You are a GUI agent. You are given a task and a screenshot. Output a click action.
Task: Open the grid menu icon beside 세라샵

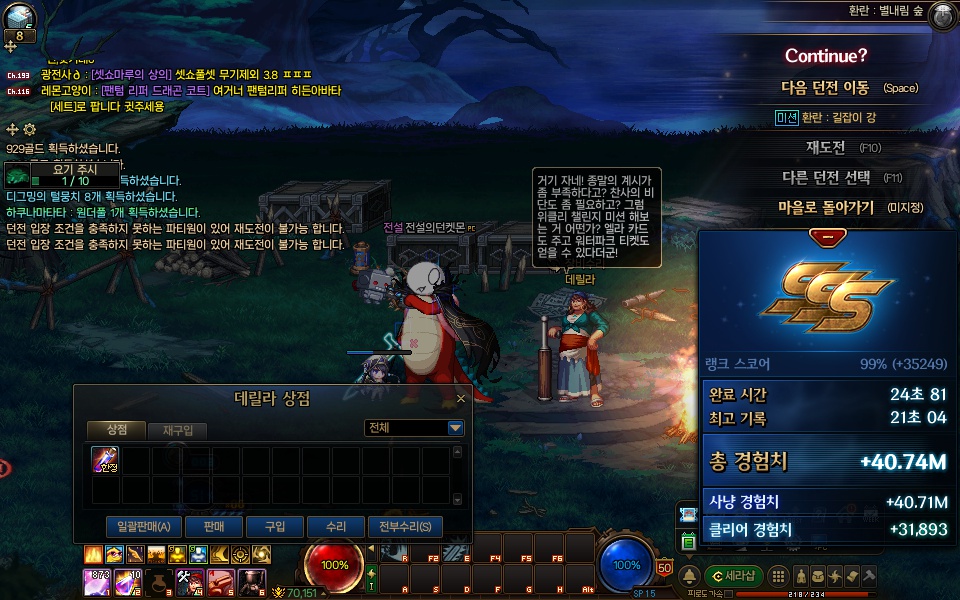(777, 576)
